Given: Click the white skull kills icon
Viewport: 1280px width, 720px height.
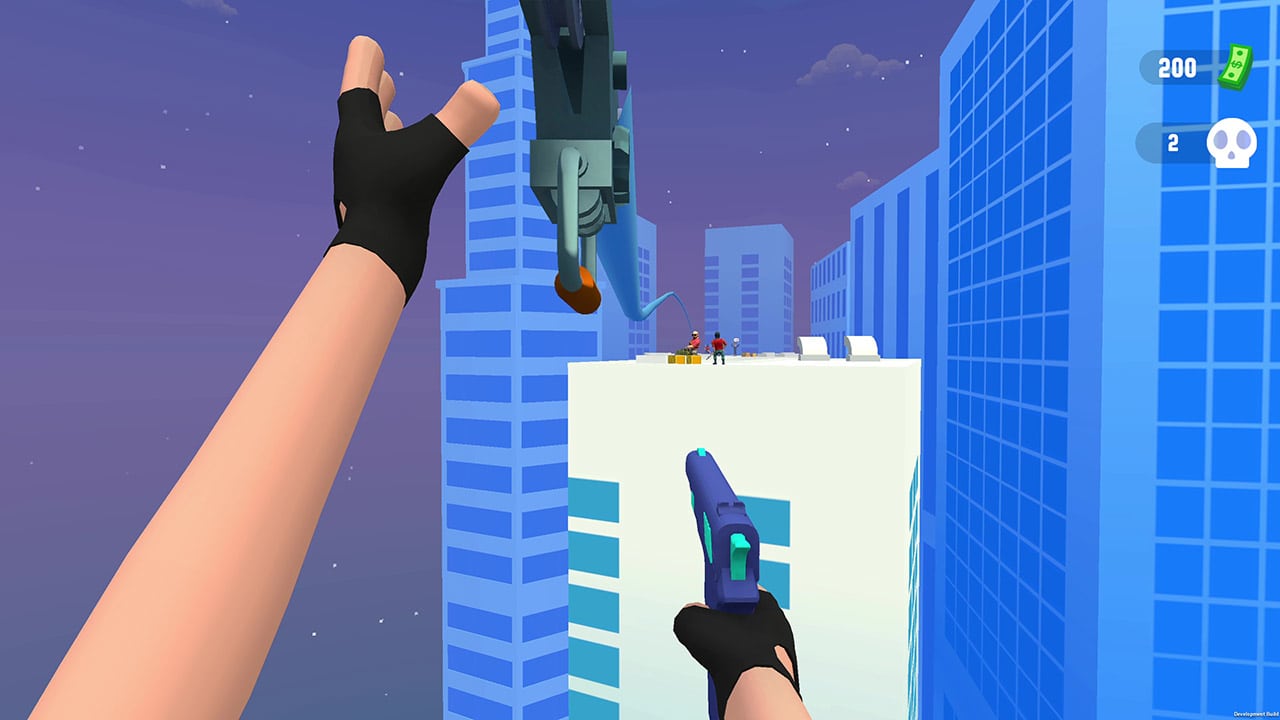Looking at the screenshot, I should [x=1232, y=143].
